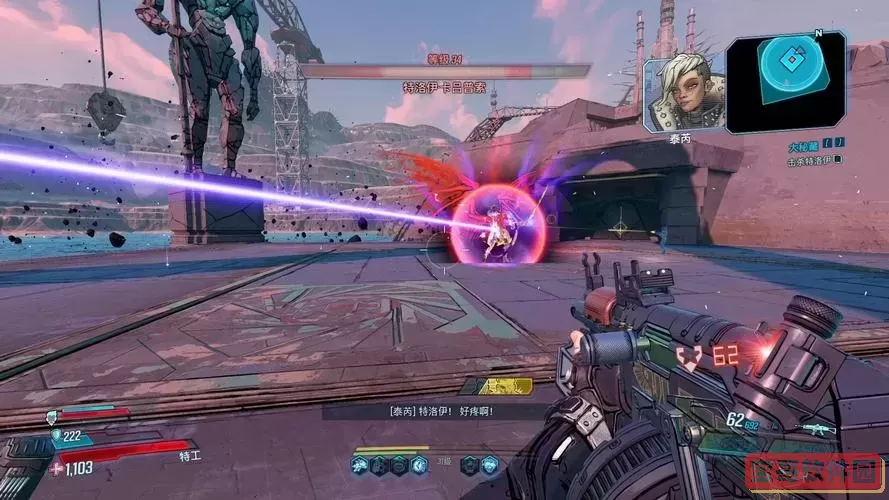Select Tyreen's speaker portrait
The height and width of the screenshot is (500, 889).
click(x=682, y=94)
